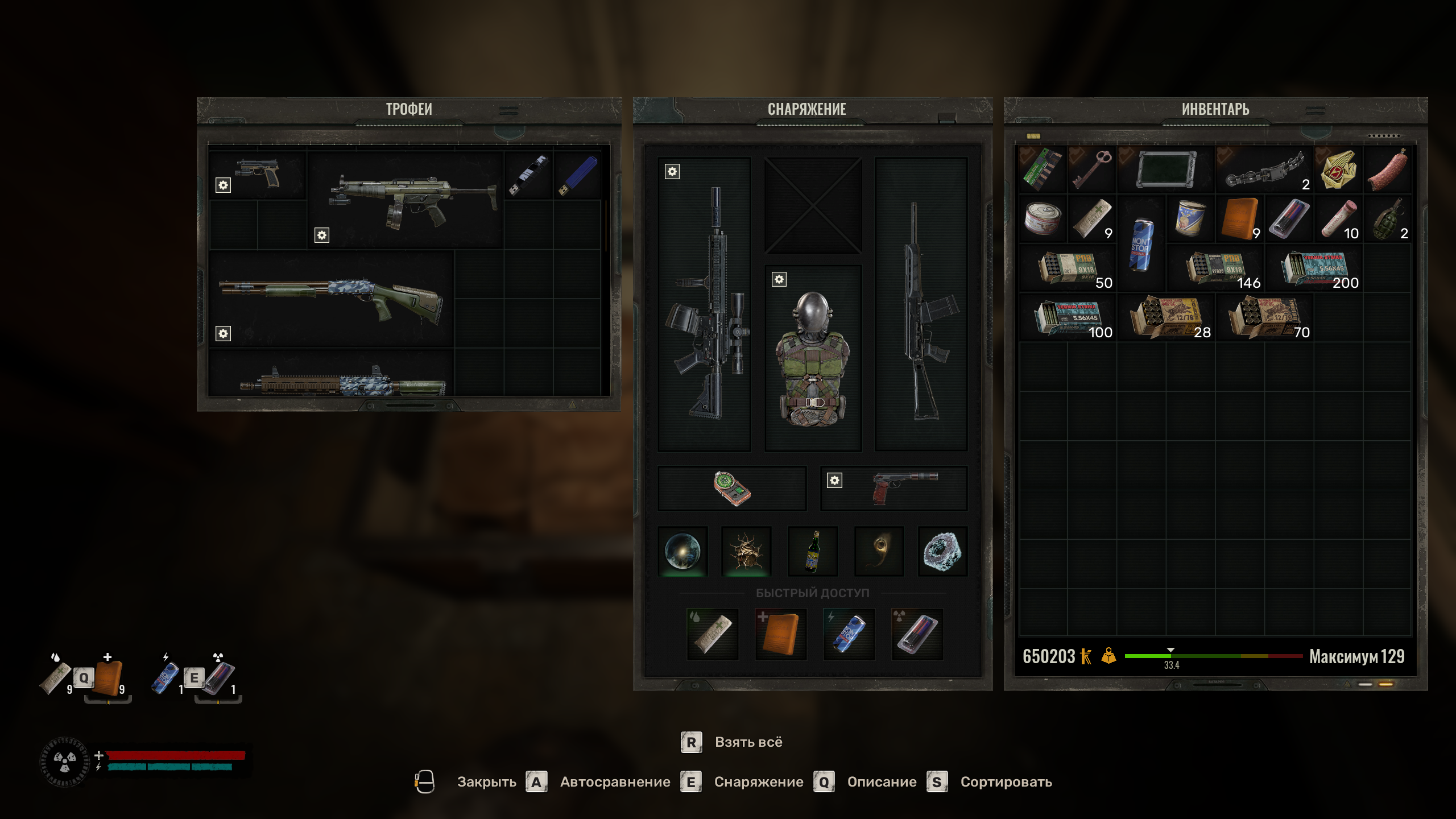Select the glass sphere artifact slot

point(682,551)
